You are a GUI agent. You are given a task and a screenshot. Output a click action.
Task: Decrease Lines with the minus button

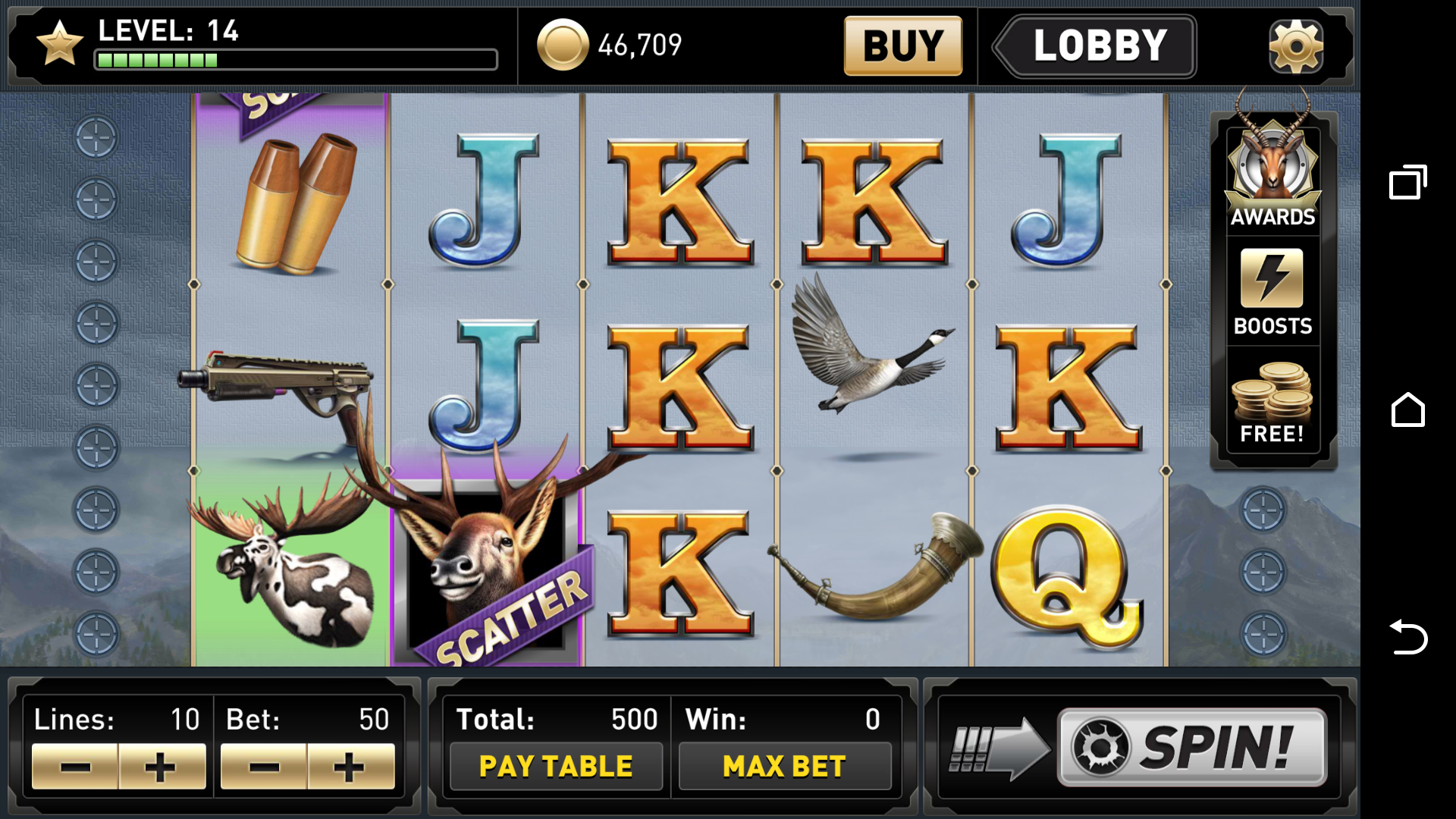pyautogui.click(x=74, y=766)
